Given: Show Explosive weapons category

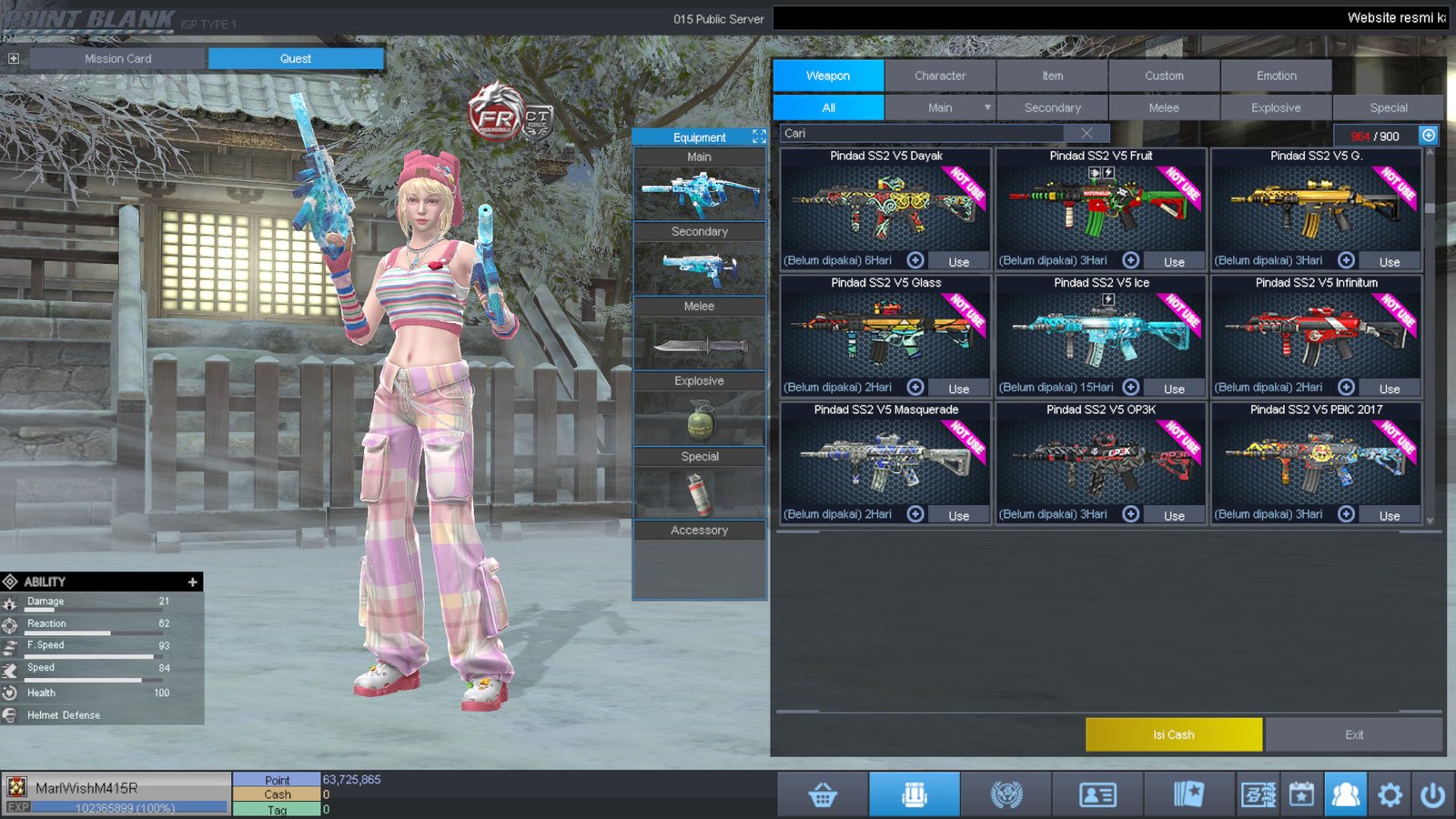Looking at the screenshot, I should pos(1276,107).
